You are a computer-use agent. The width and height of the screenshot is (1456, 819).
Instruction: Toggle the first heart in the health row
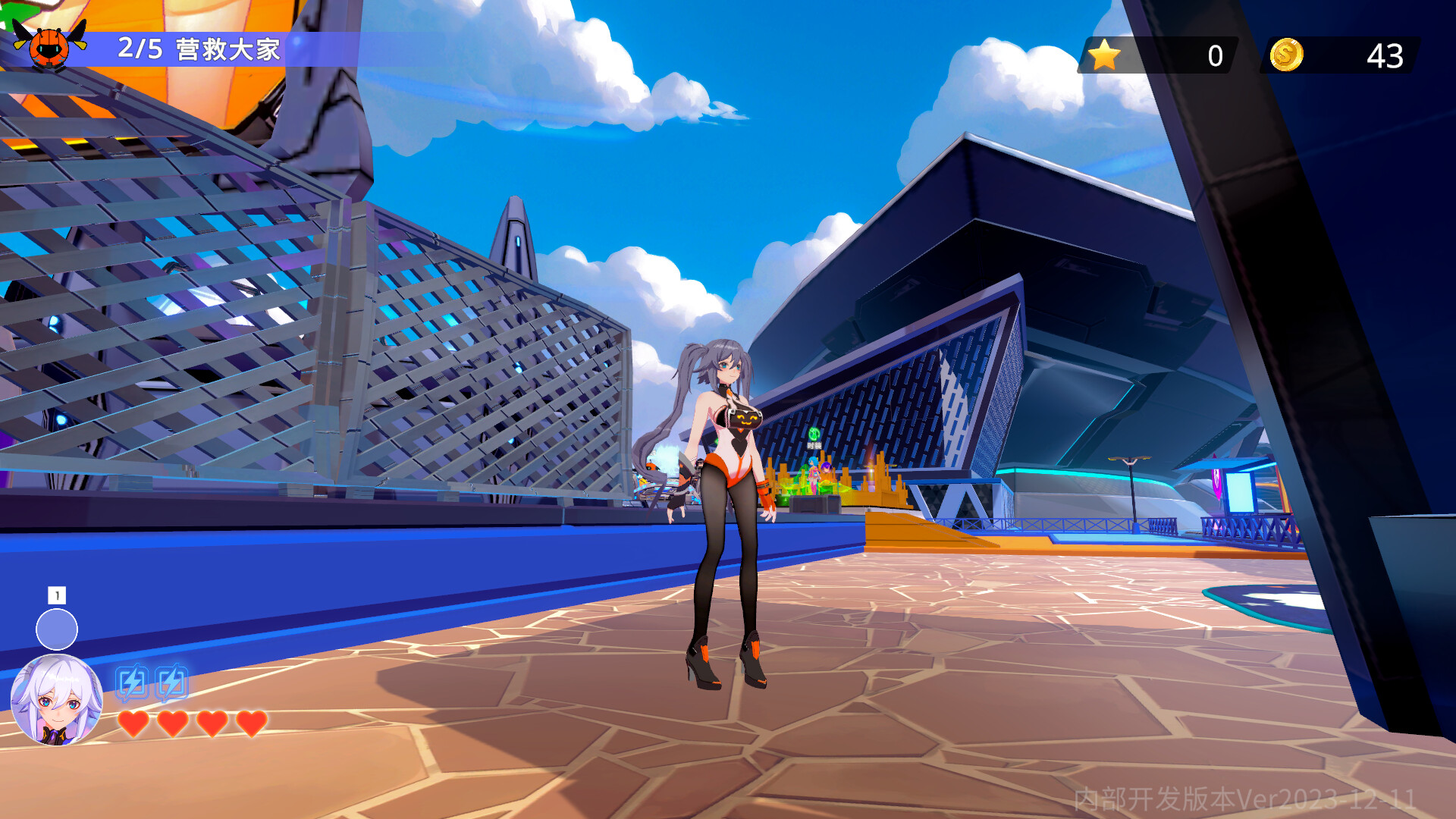click(133, 724)
